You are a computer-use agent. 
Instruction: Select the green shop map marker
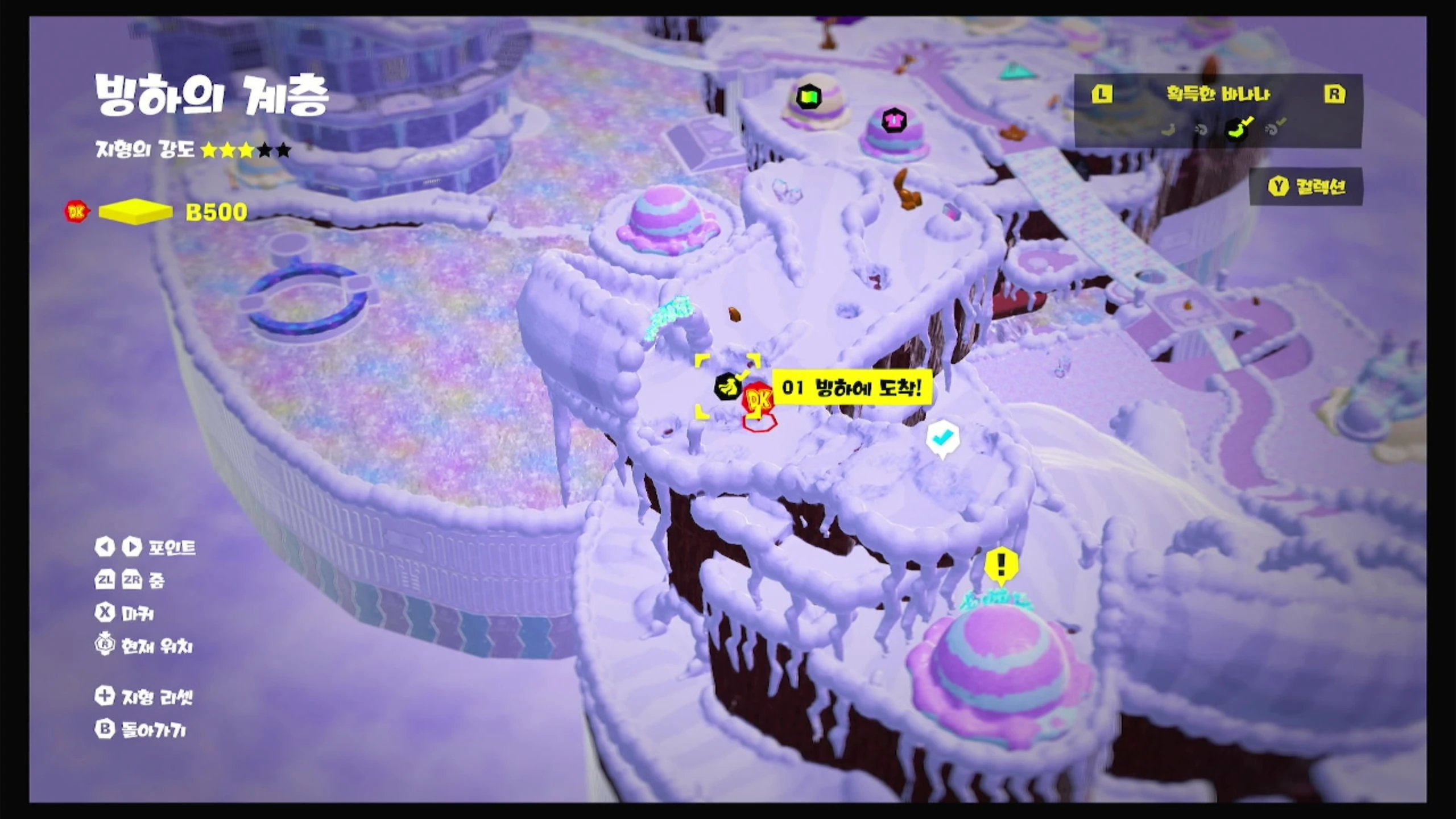point(809,97)
